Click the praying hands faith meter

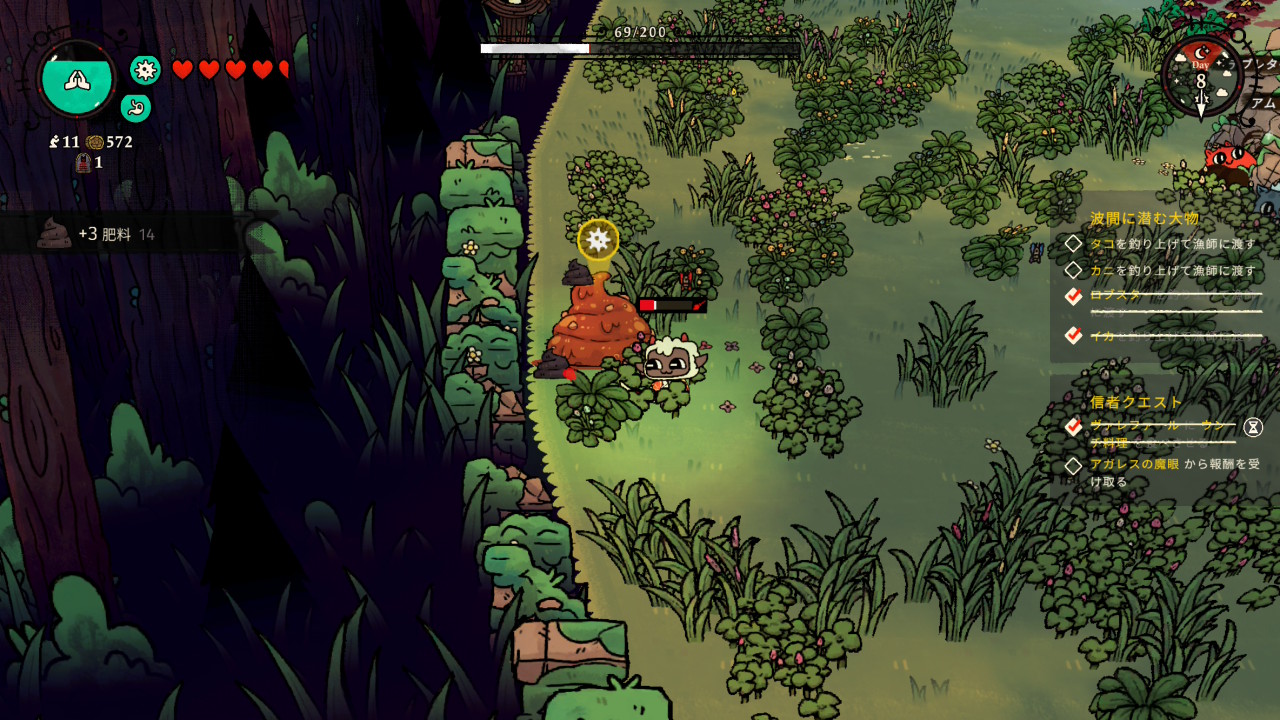pyautogui.click(x=77, y=78)
